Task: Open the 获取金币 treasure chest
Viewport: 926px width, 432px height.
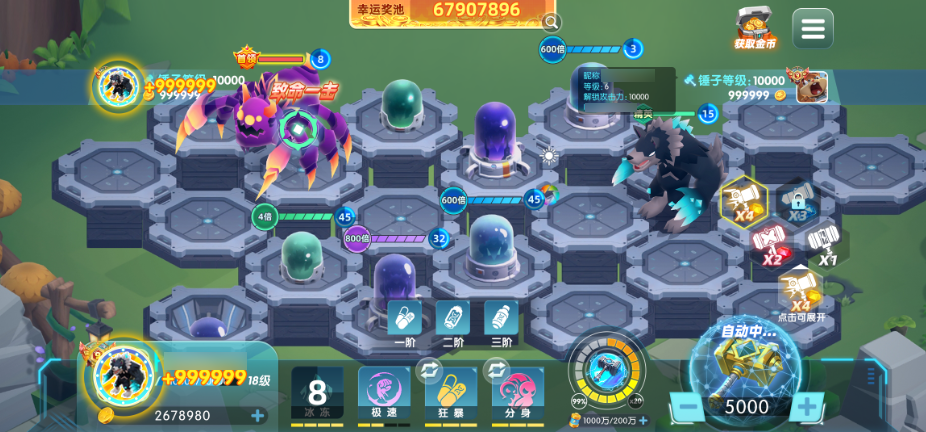Action: tap(755, 27)
